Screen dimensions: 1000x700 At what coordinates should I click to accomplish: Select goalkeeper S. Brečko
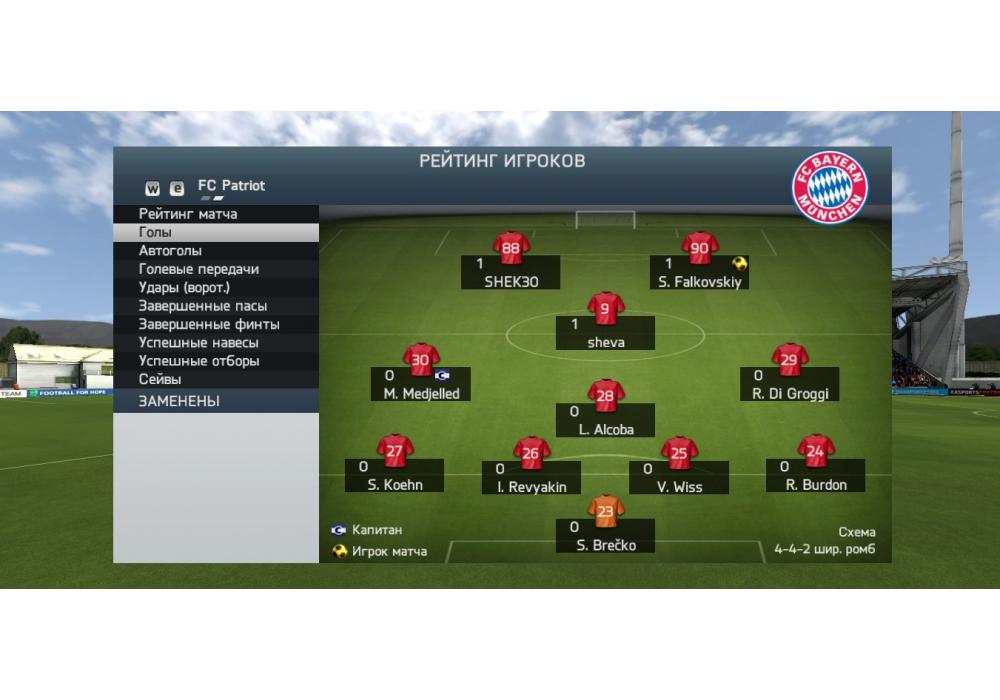pyautogui.click(x=606, y=526)
